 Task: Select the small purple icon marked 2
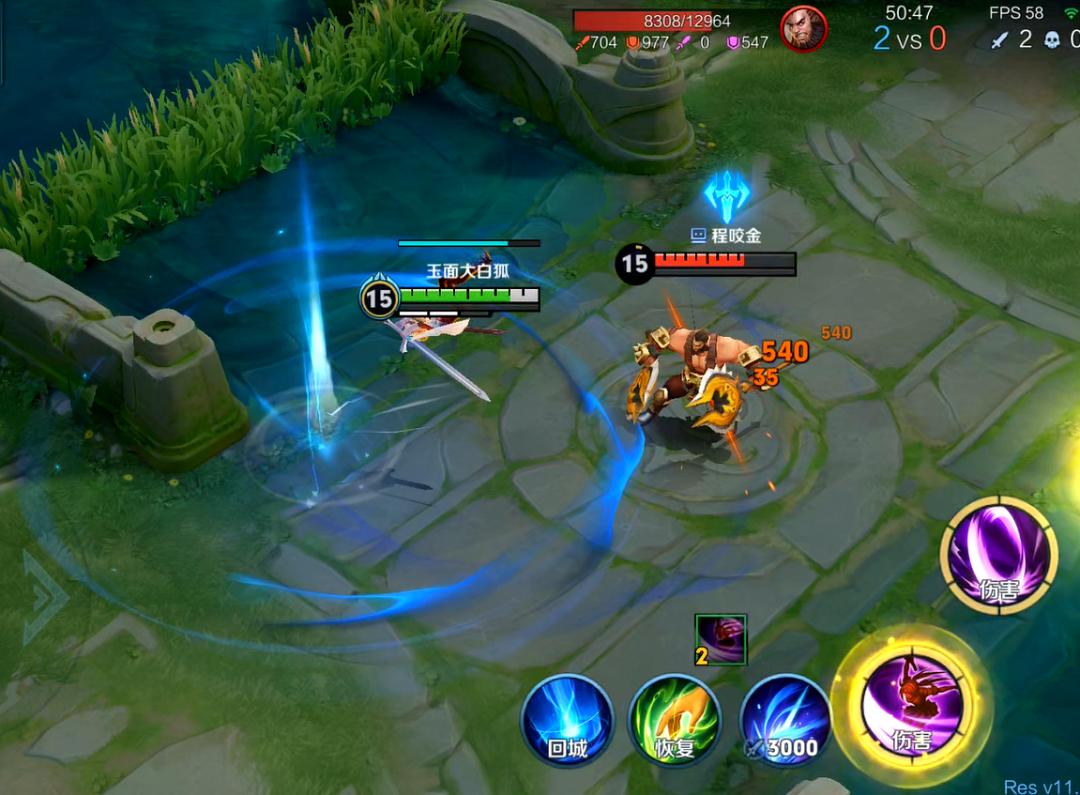pyautogui.click(x=721, y=640)
